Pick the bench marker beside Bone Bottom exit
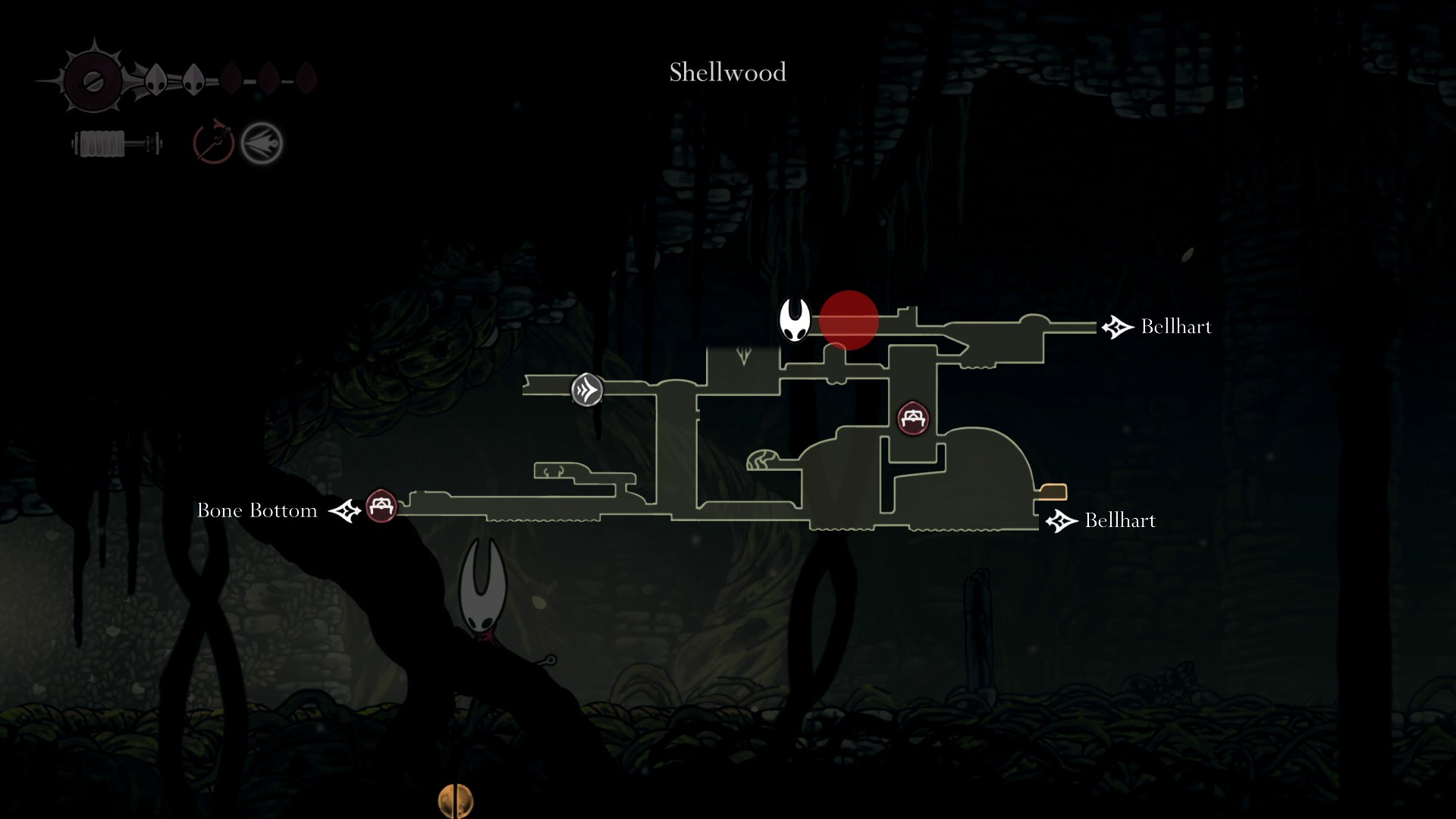 [381, 506]
